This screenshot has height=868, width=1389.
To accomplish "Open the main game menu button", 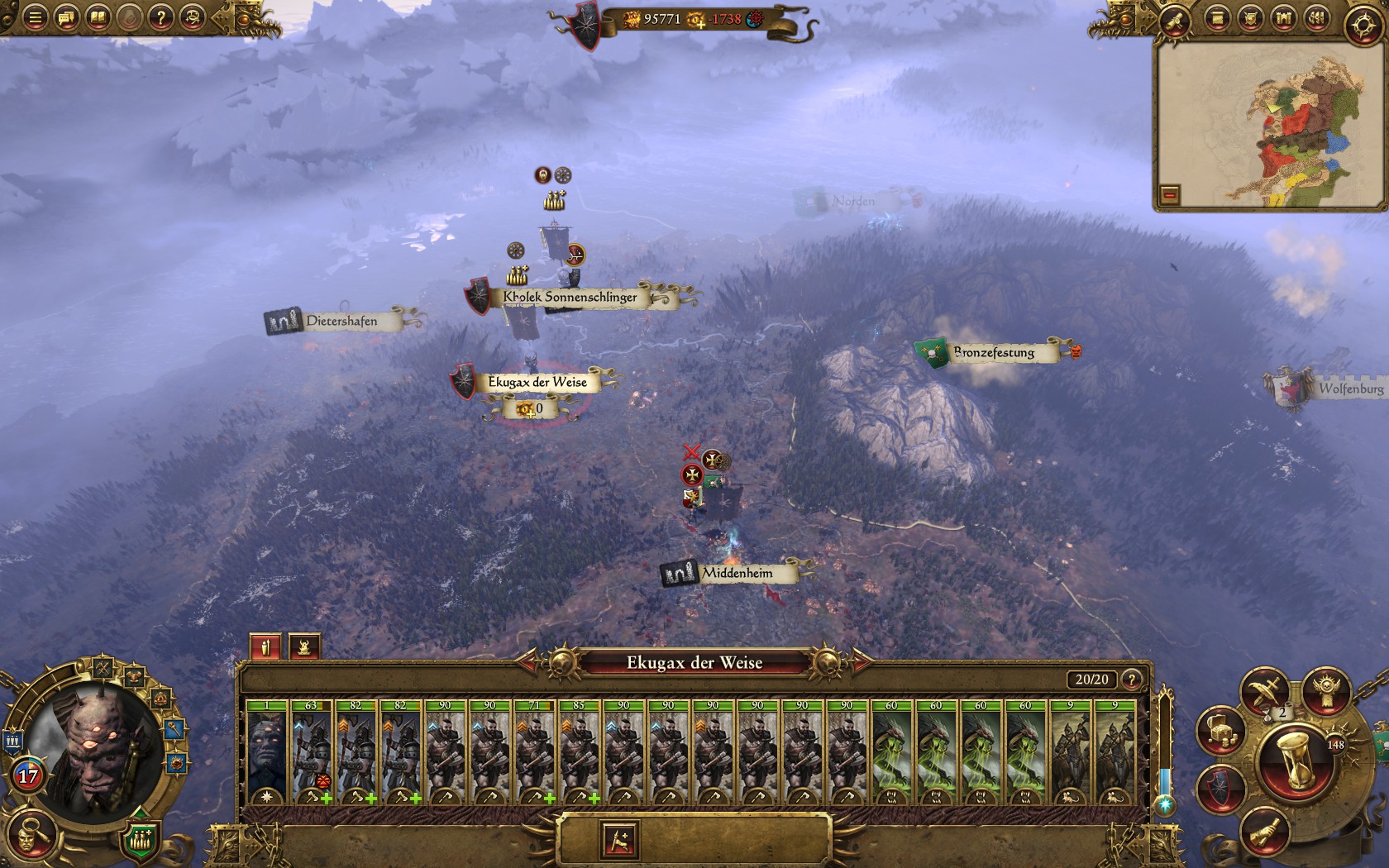I will point(35,18).
